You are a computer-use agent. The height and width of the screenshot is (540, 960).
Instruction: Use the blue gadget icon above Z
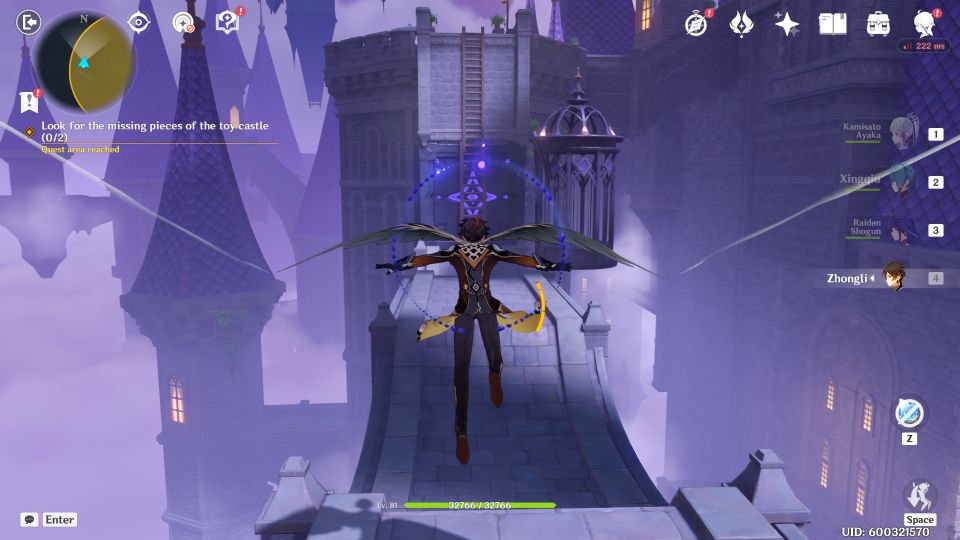910,412
